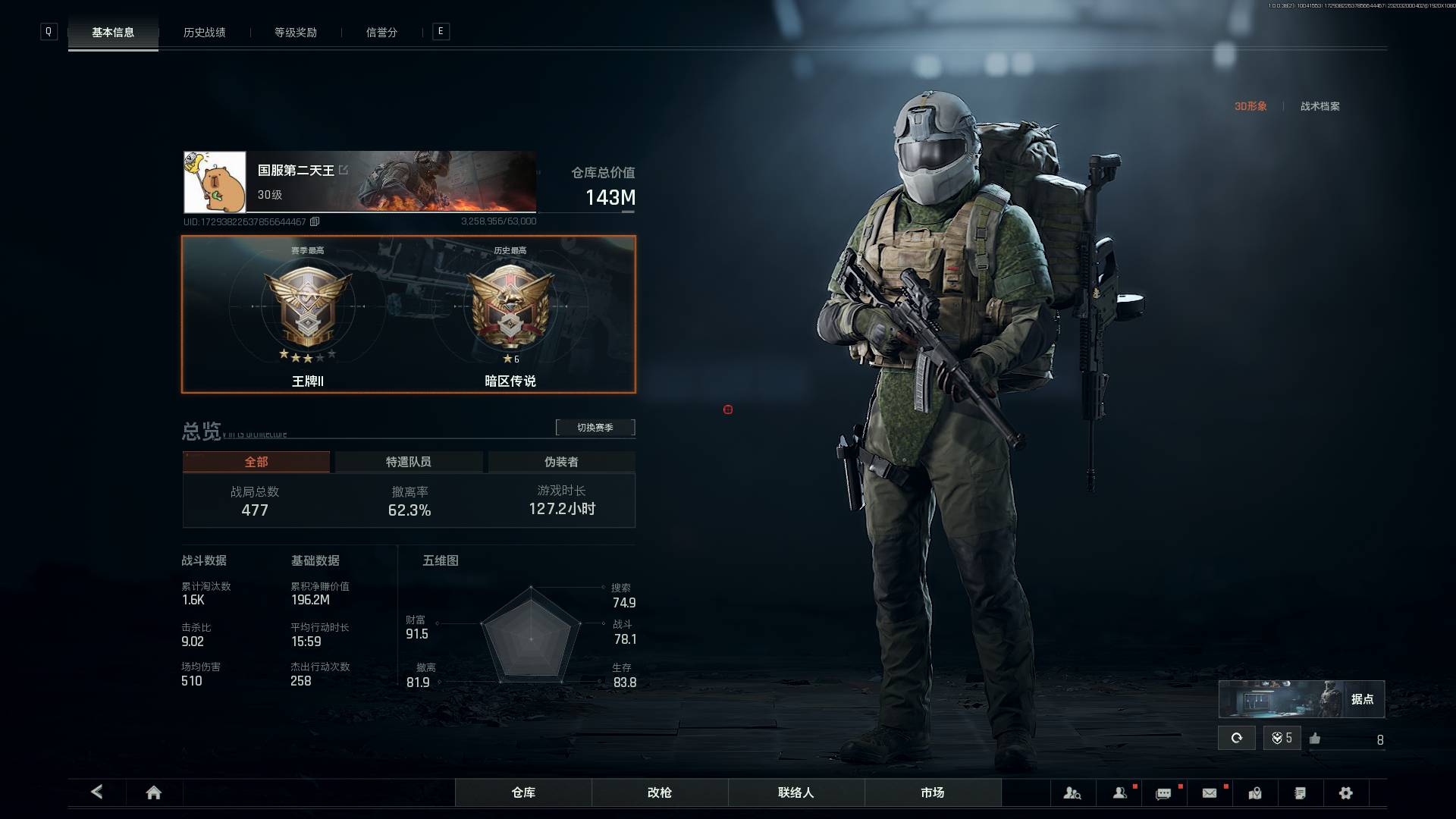Copy the player UID with the copy icon
Viewport: 1456px width, 819px height.
(315, 221)
